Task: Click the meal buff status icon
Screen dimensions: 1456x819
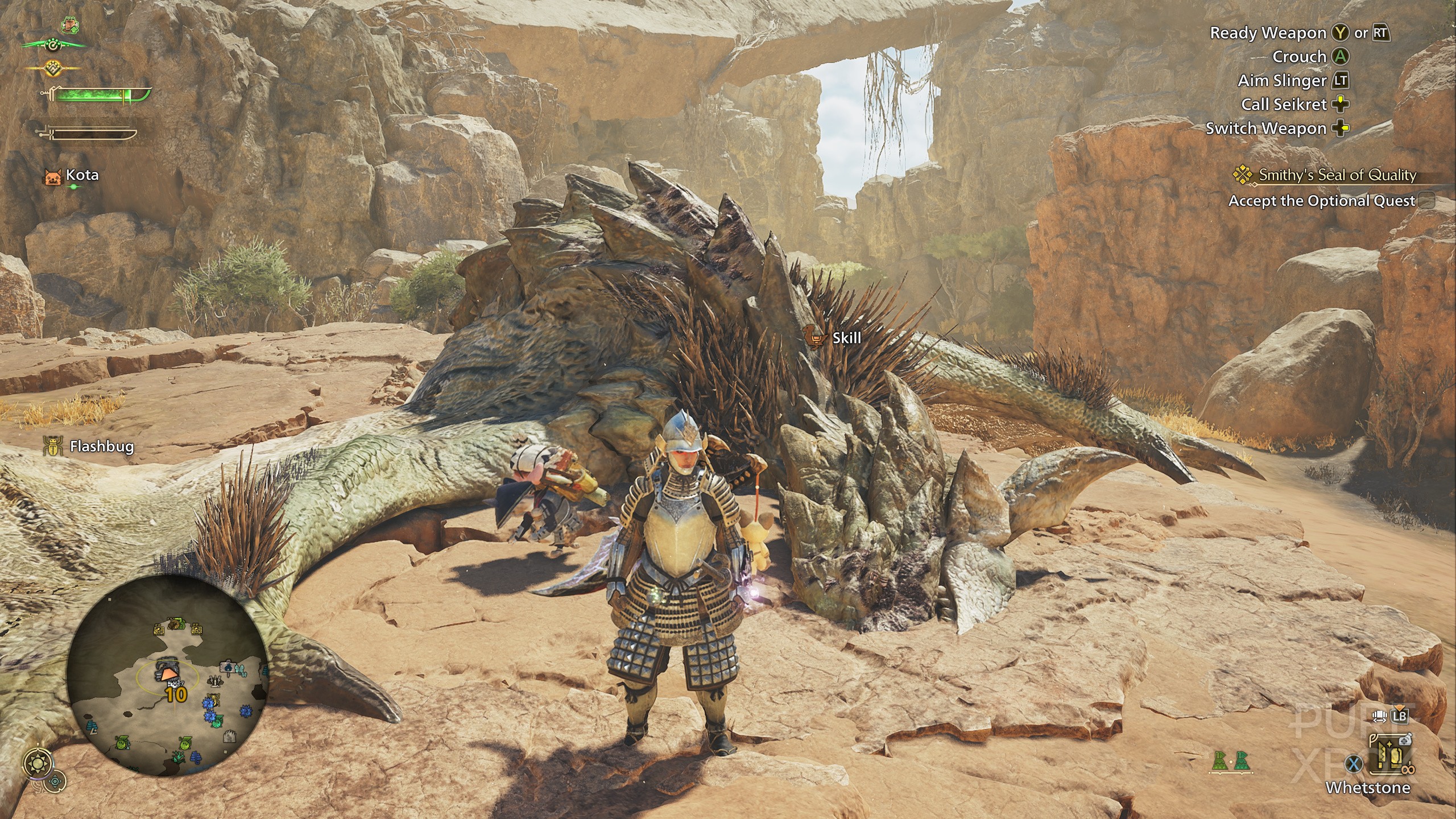Action: [x=70, y=25]
